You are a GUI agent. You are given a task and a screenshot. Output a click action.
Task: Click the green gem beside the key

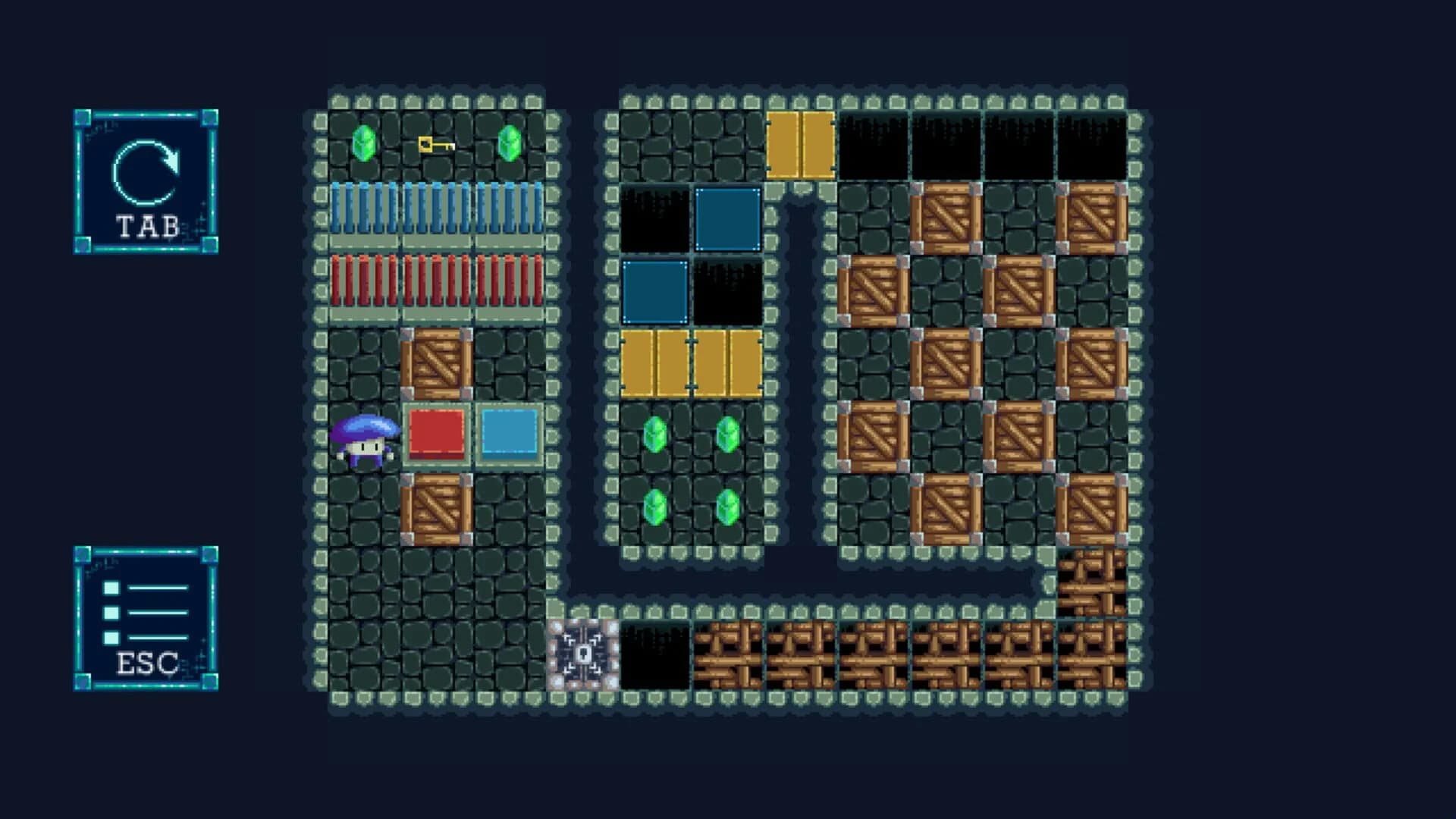[364, 143]
